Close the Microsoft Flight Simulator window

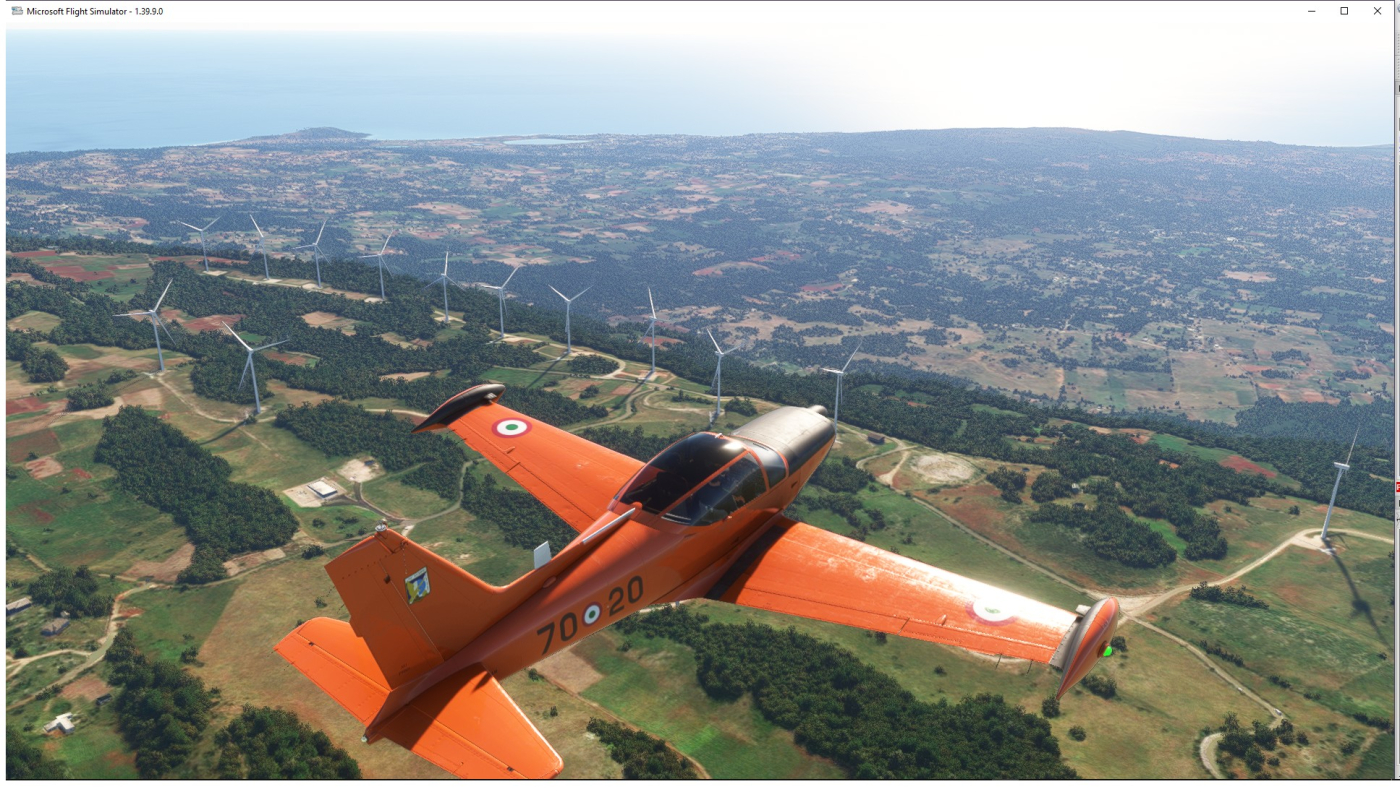pyautogui.click(x=1377, y=11)
